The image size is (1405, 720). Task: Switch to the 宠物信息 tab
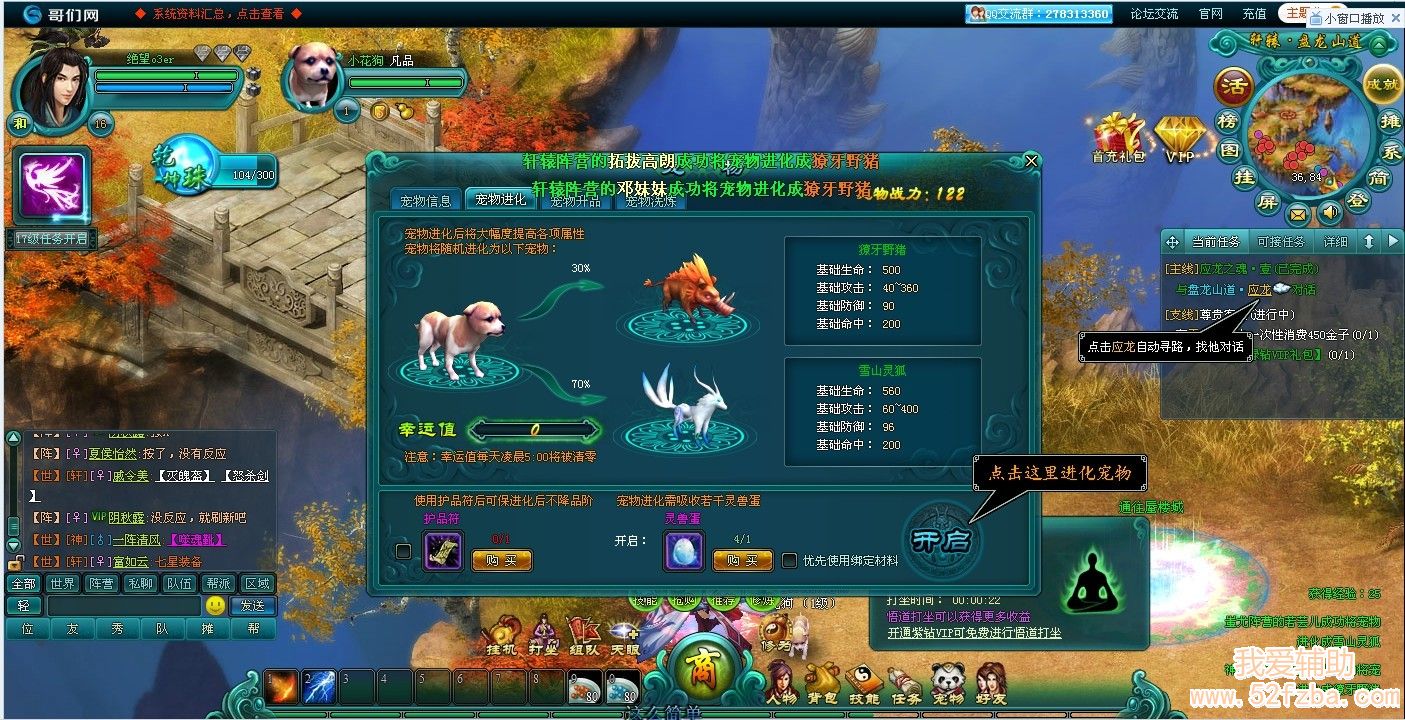coord(426,200)
